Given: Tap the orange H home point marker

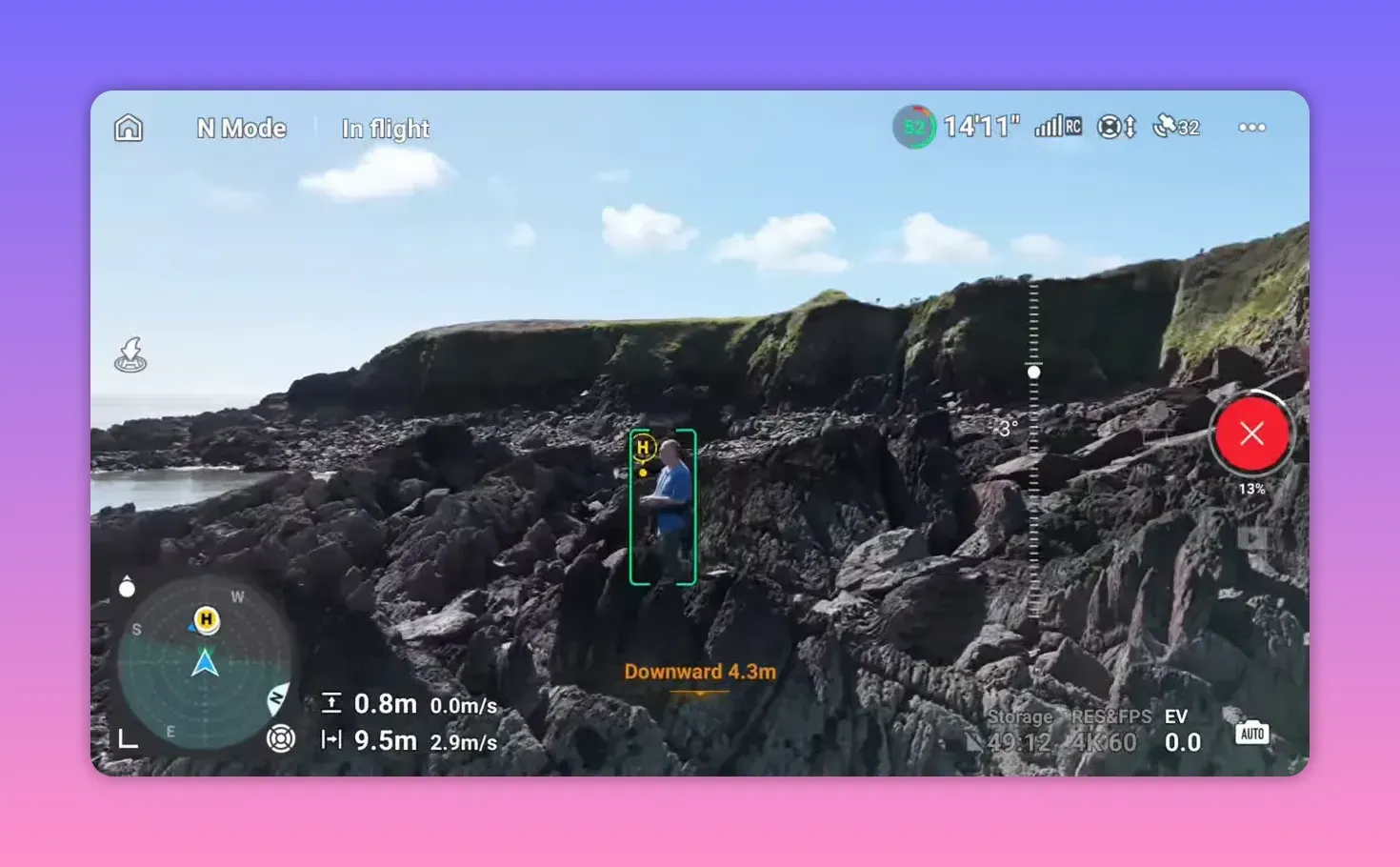Looking at the screenshot, I should point(206,620).
